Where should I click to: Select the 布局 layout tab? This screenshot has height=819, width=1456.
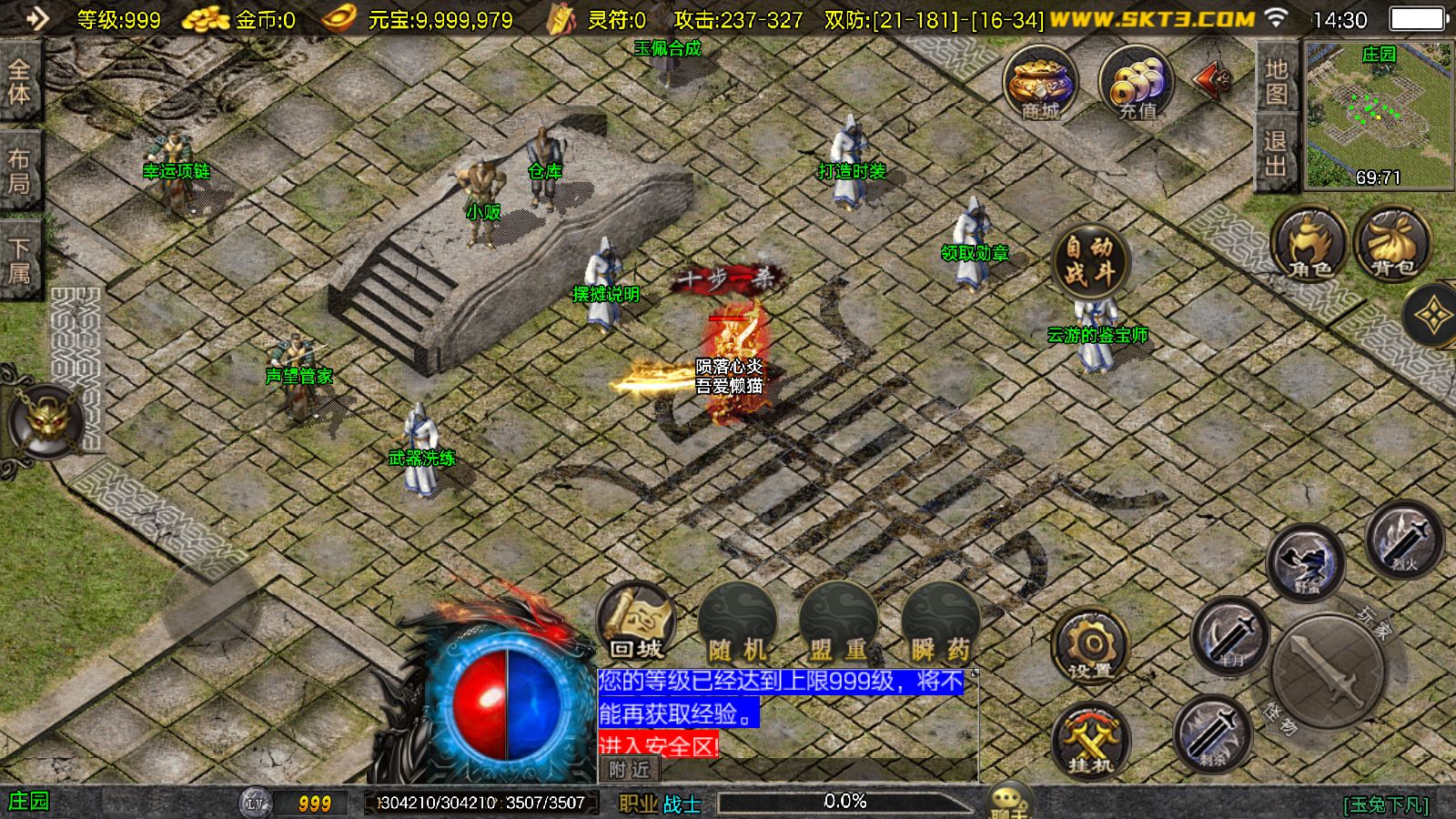click(x=19, y=170)
